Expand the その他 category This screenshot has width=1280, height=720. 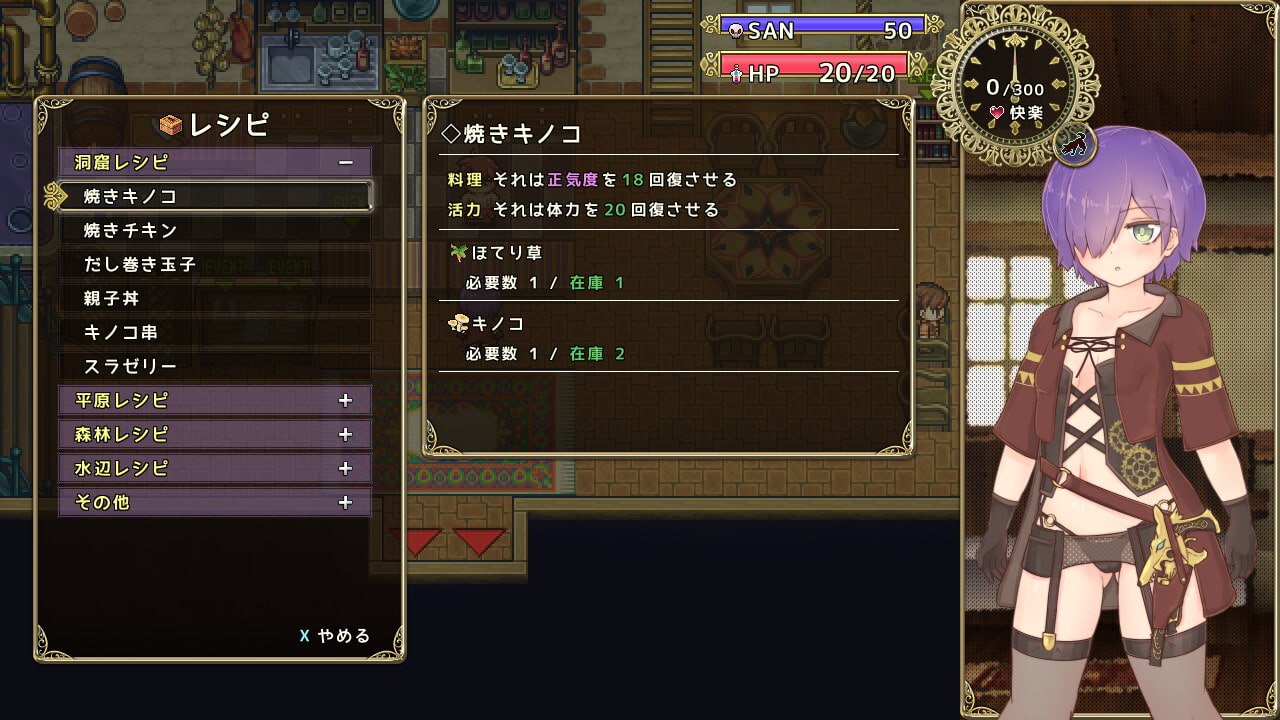point(345,503)
